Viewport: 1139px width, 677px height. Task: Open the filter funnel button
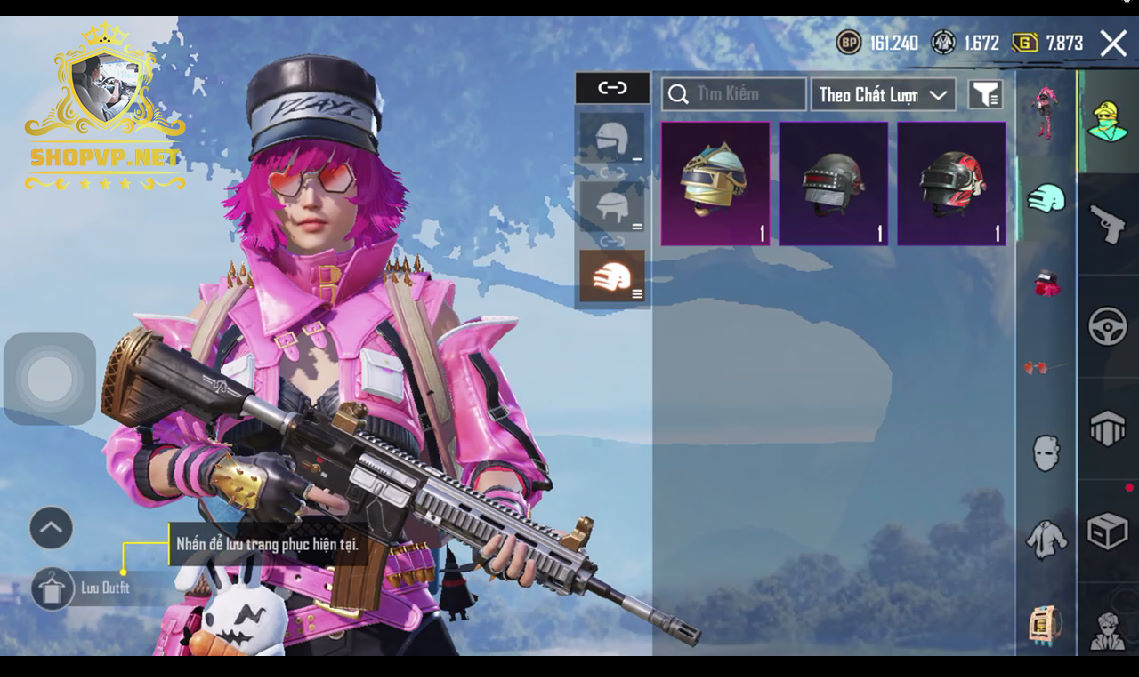point(985,95)
